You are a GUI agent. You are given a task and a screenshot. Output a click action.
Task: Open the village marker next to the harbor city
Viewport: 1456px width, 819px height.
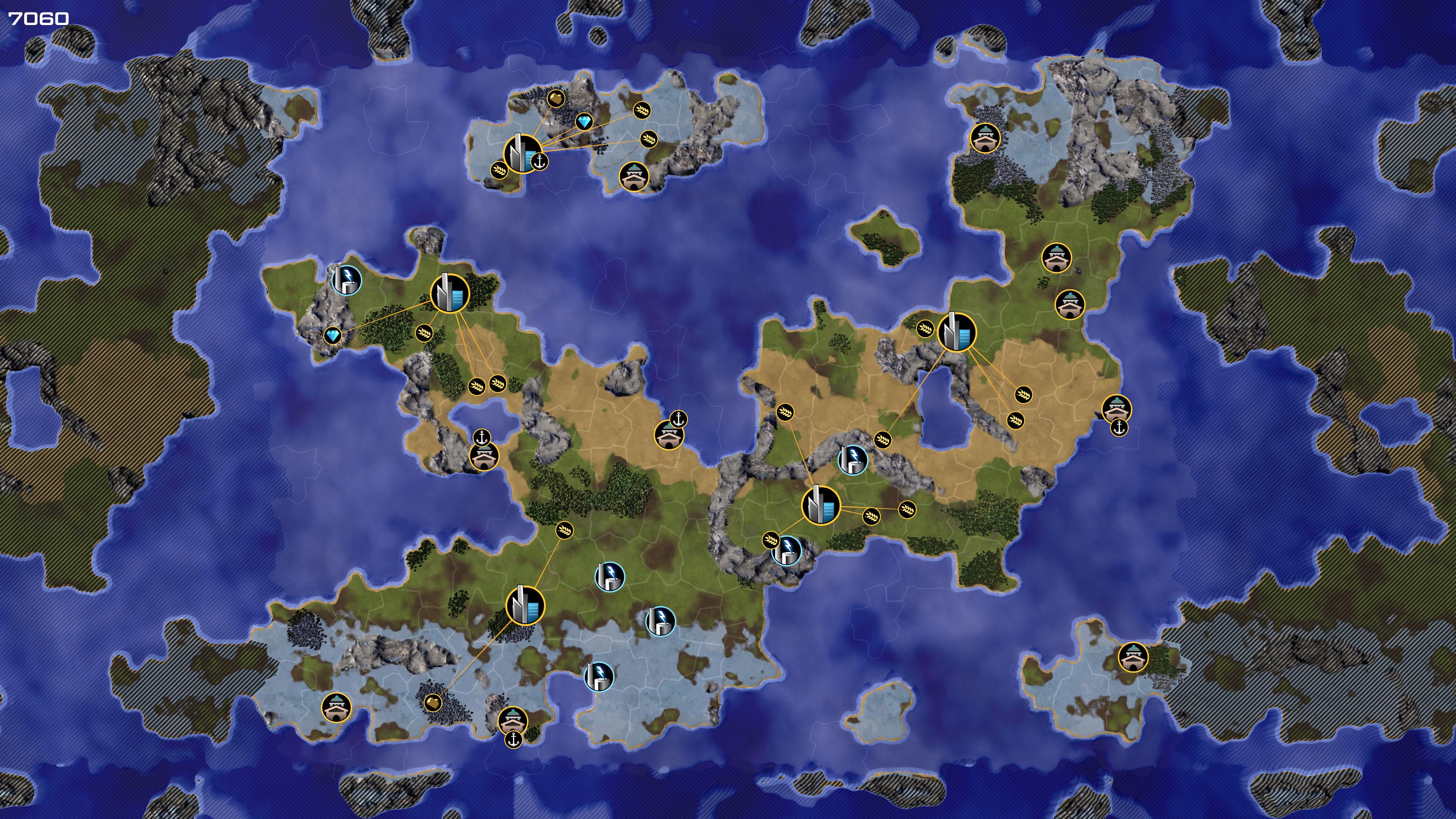(x=634, y=176)
